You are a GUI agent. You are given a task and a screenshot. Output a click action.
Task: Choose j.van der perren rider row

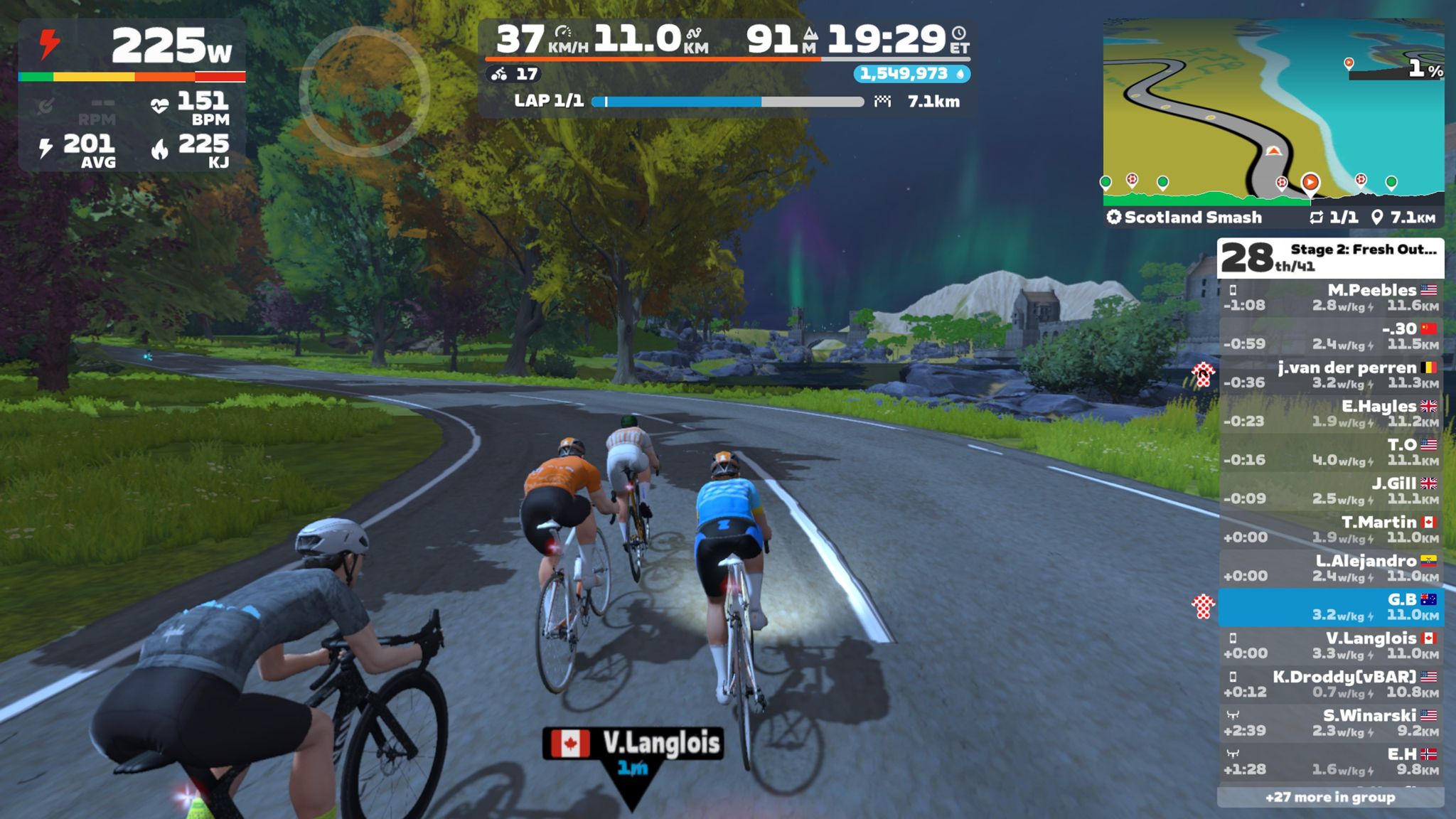[1331, 375]
